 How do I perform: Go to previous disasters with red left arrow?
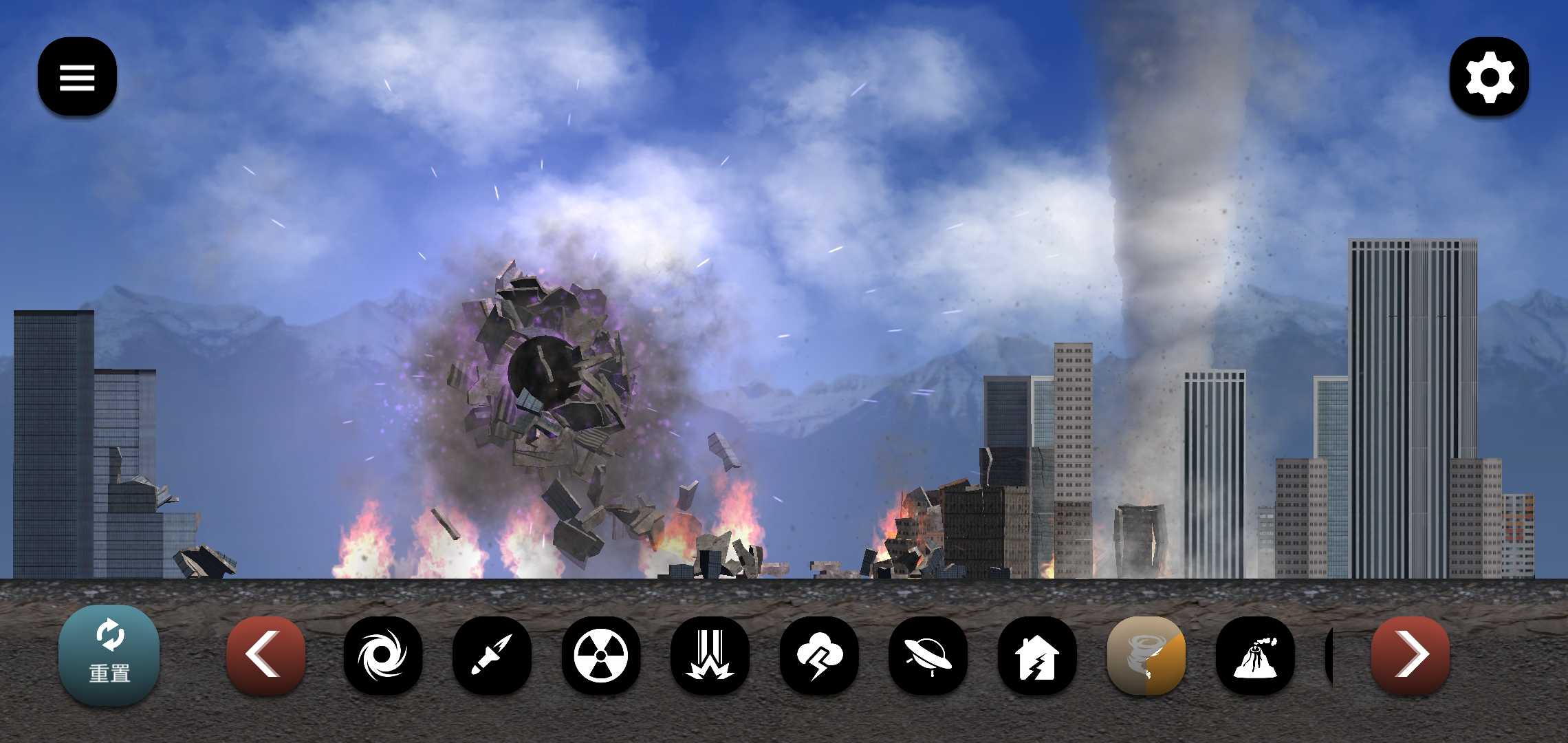(x=265, y=654)
